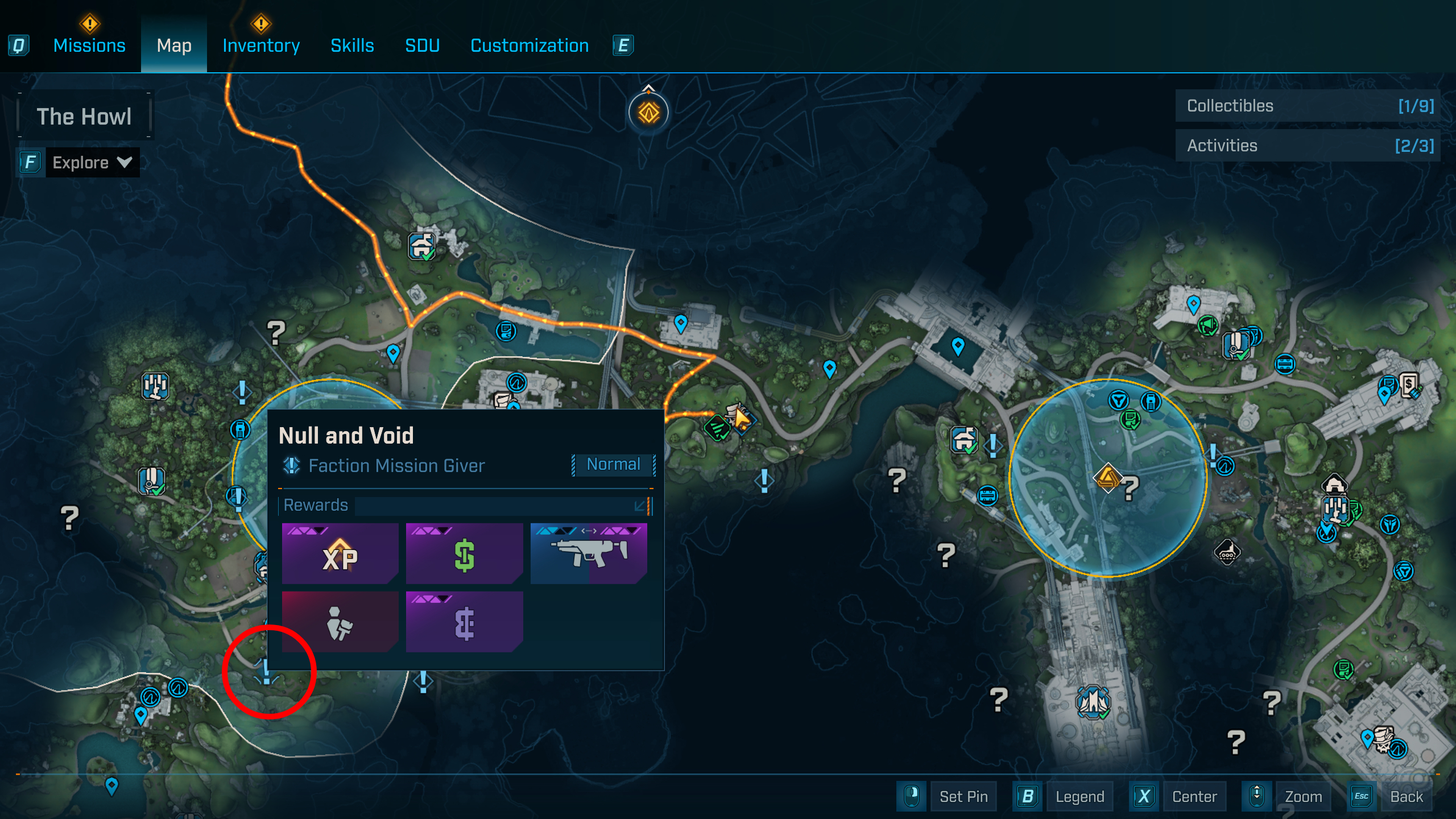Screen dimensions: 1456x819
Task: Go Back from the map
Action: 1406,796
